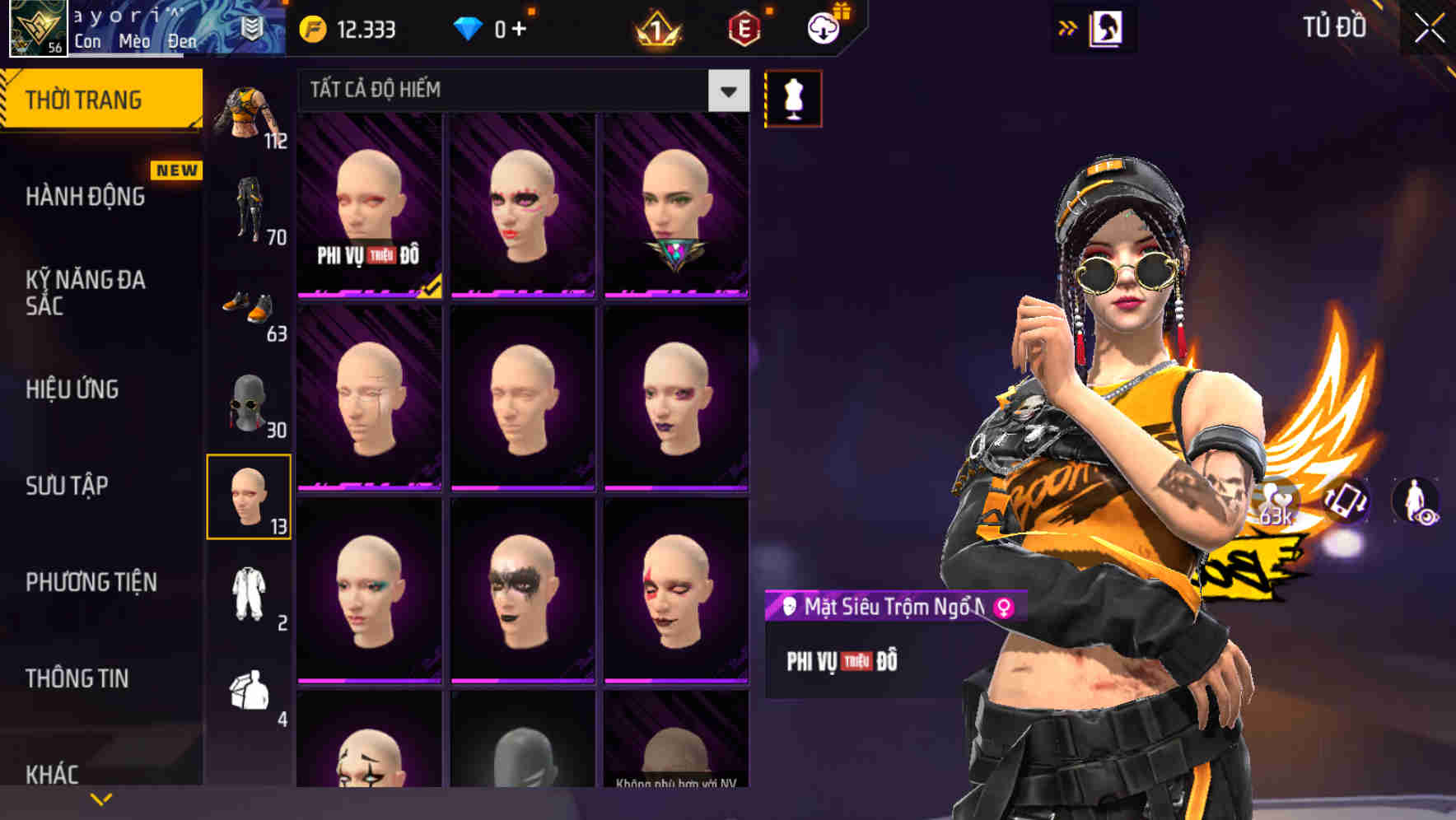
Task: Collapse the top bar with the double-arrow chevrons
Action: click(1068, 26)
